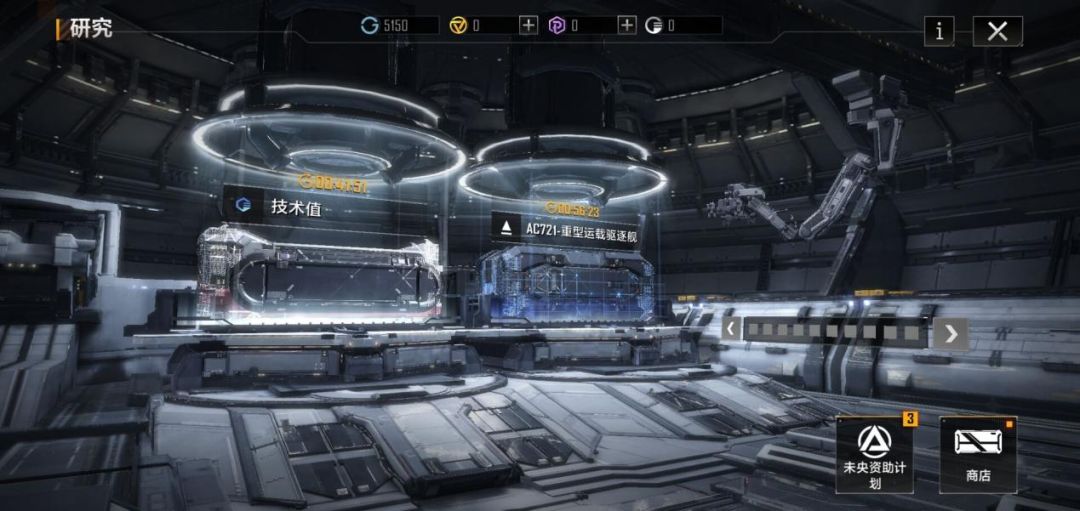This screenshot has height=511, width=1080.
Task: Add yellow currency with its plus button
Action: pos(528,25)
